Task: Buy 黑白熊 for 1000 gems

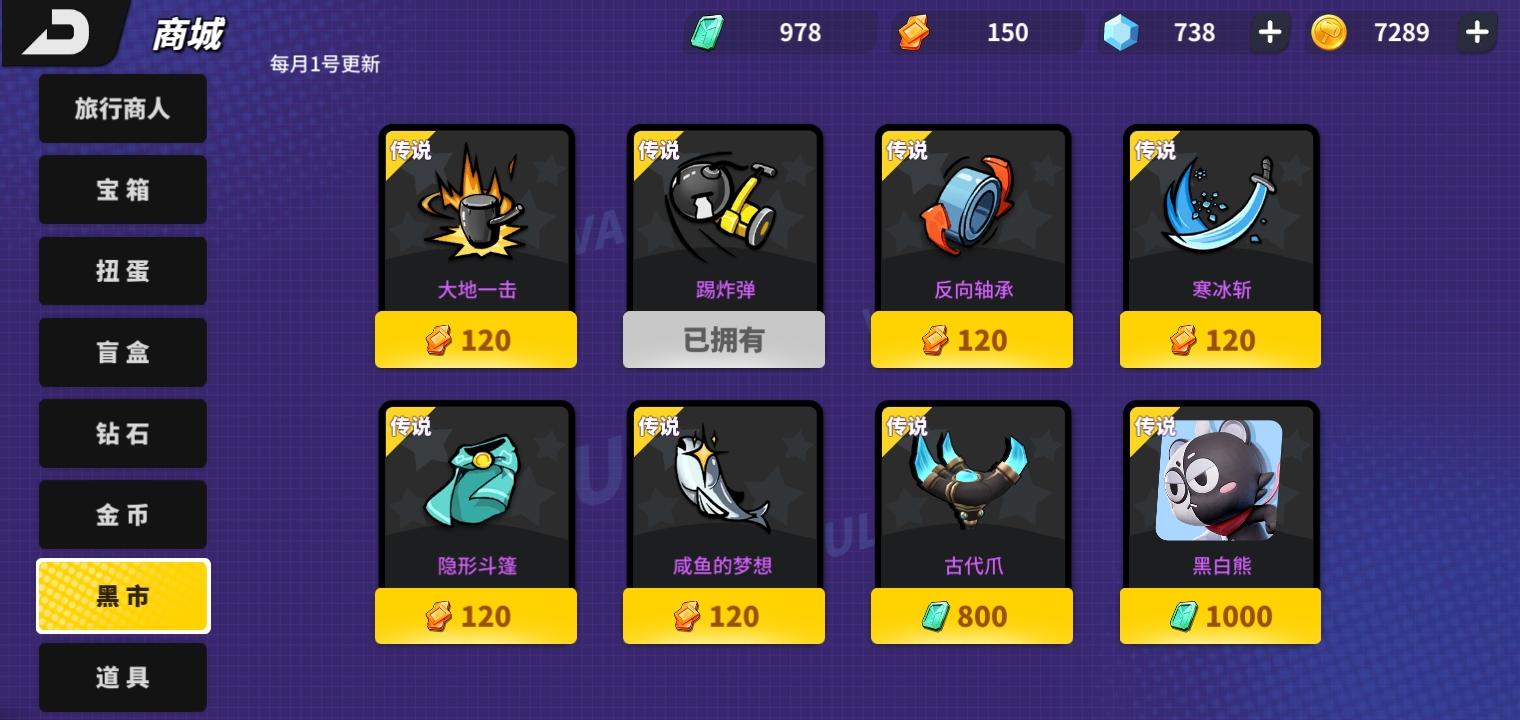Action: [1220, 616]
